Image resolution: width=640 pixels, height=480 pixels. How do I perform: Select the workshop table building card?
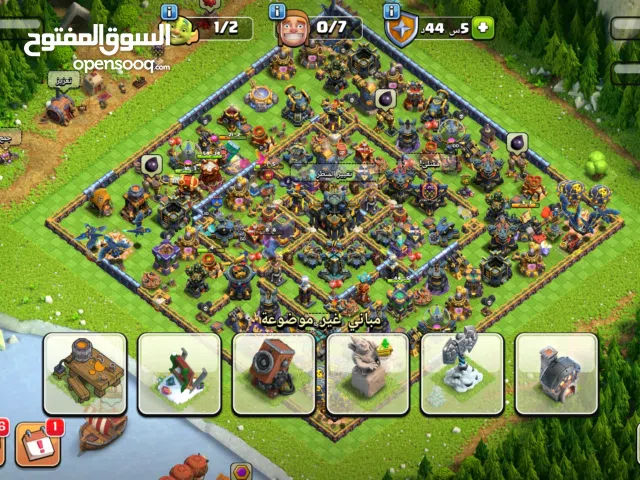[x=84, y=373]
